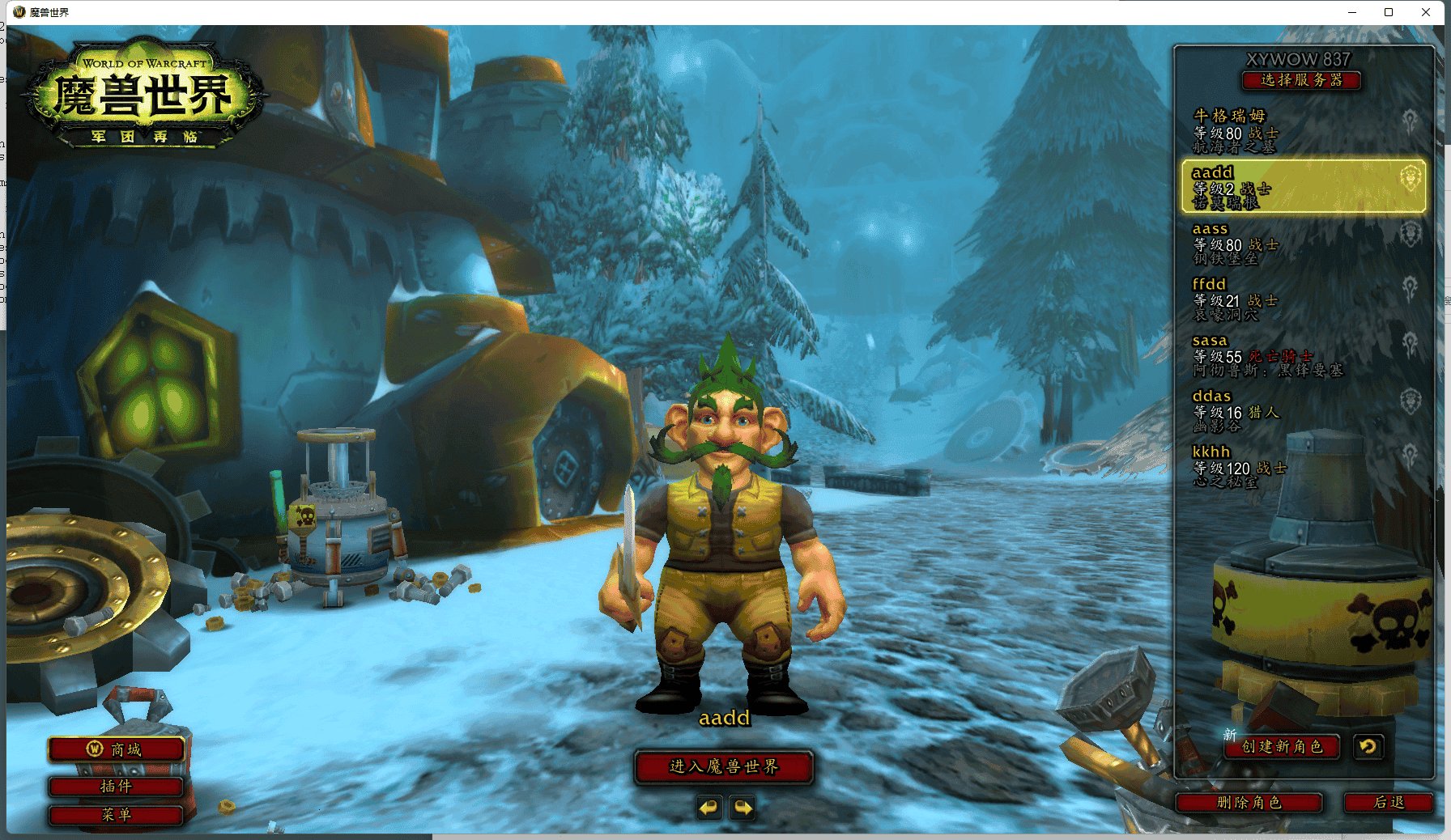Image resolution: width=1451 pixels, height=840 pixels.
Task: Close the game window
Action: pyautogui.click(x=1426, y=12)
